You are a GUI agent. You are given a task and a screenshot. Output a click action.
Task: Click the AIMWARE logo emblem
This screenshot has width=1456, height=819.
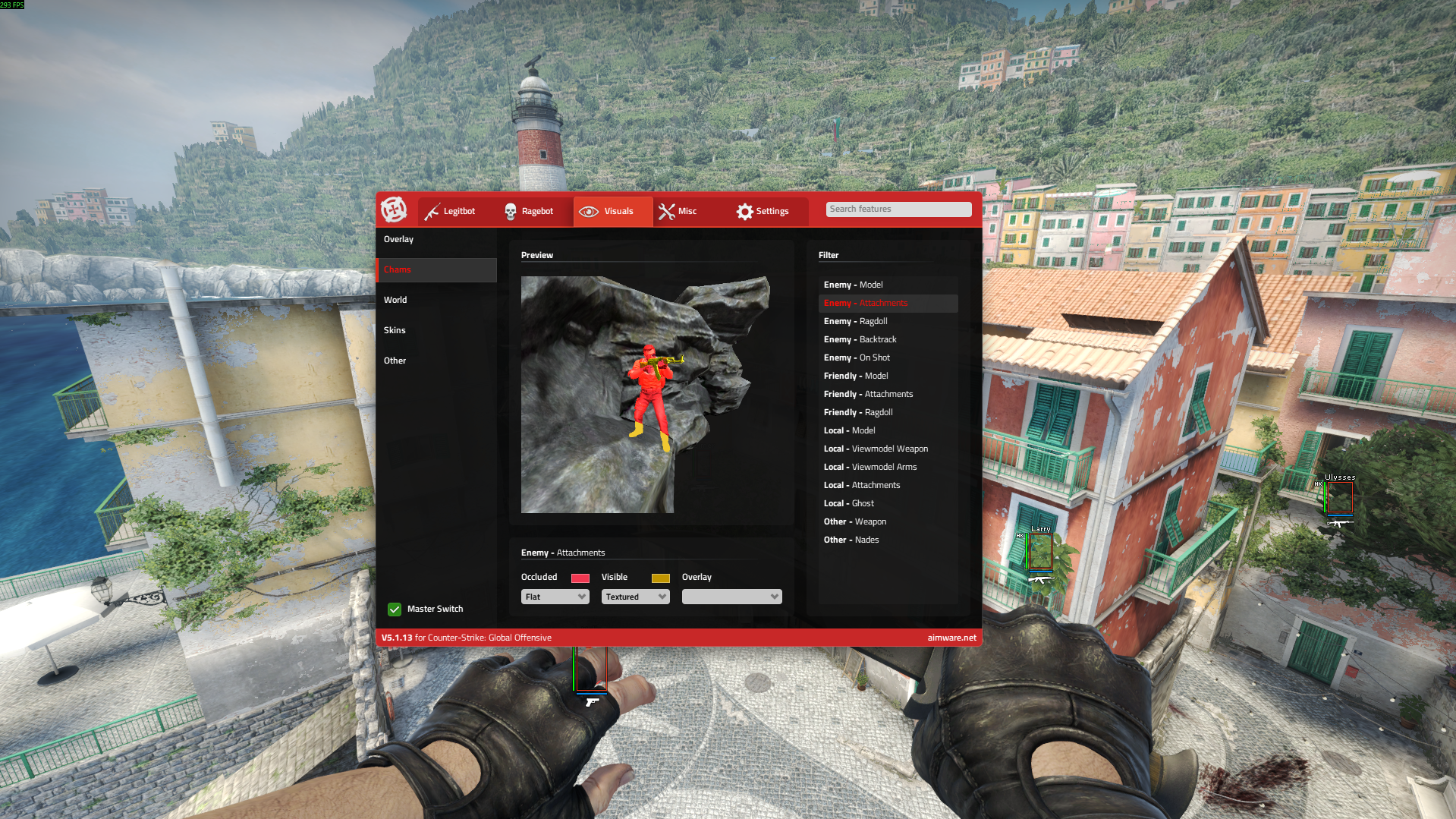395,211
